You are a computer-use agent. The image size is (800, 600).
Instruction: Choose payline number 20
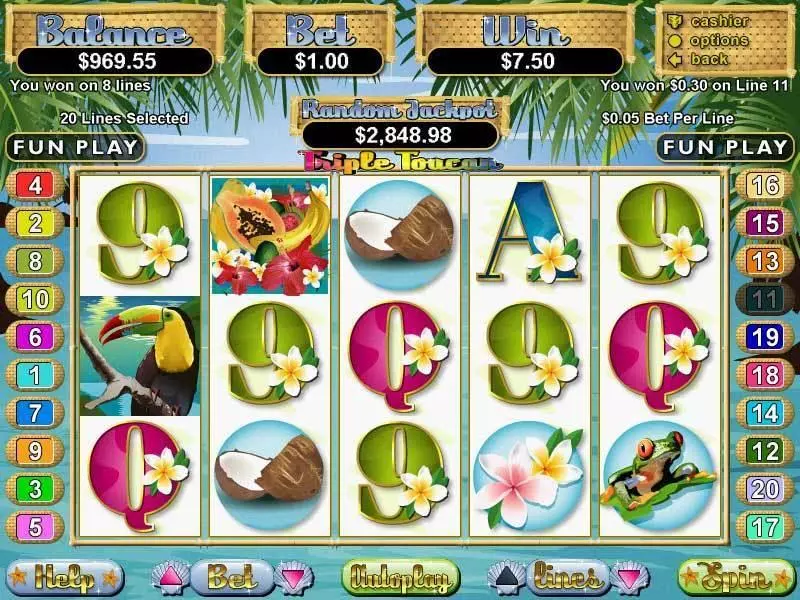click(x=765, y=489)
